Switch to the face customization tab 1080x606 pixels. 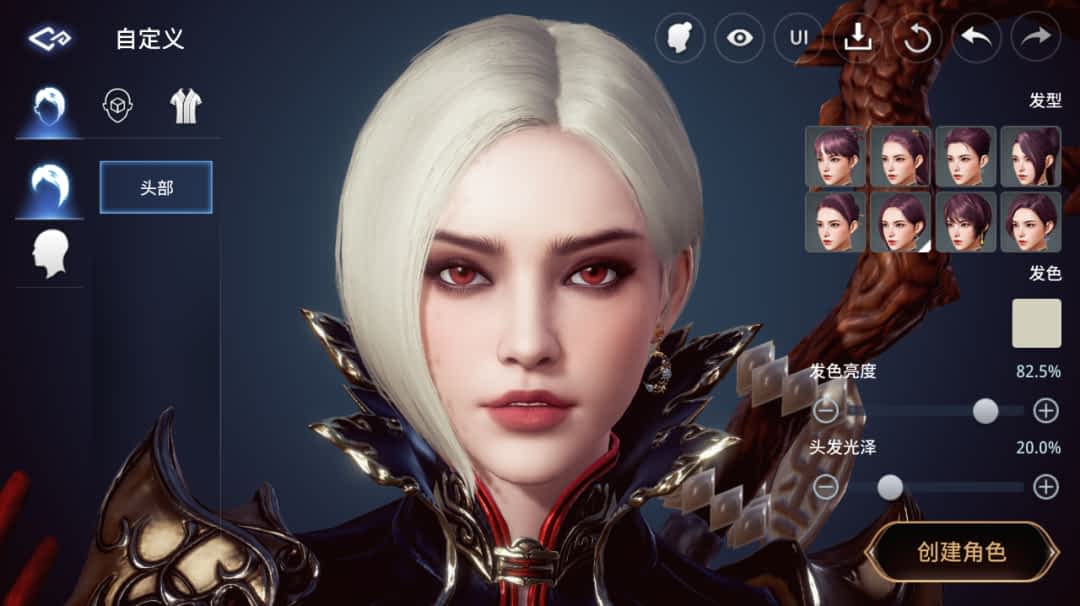point(118,105)
